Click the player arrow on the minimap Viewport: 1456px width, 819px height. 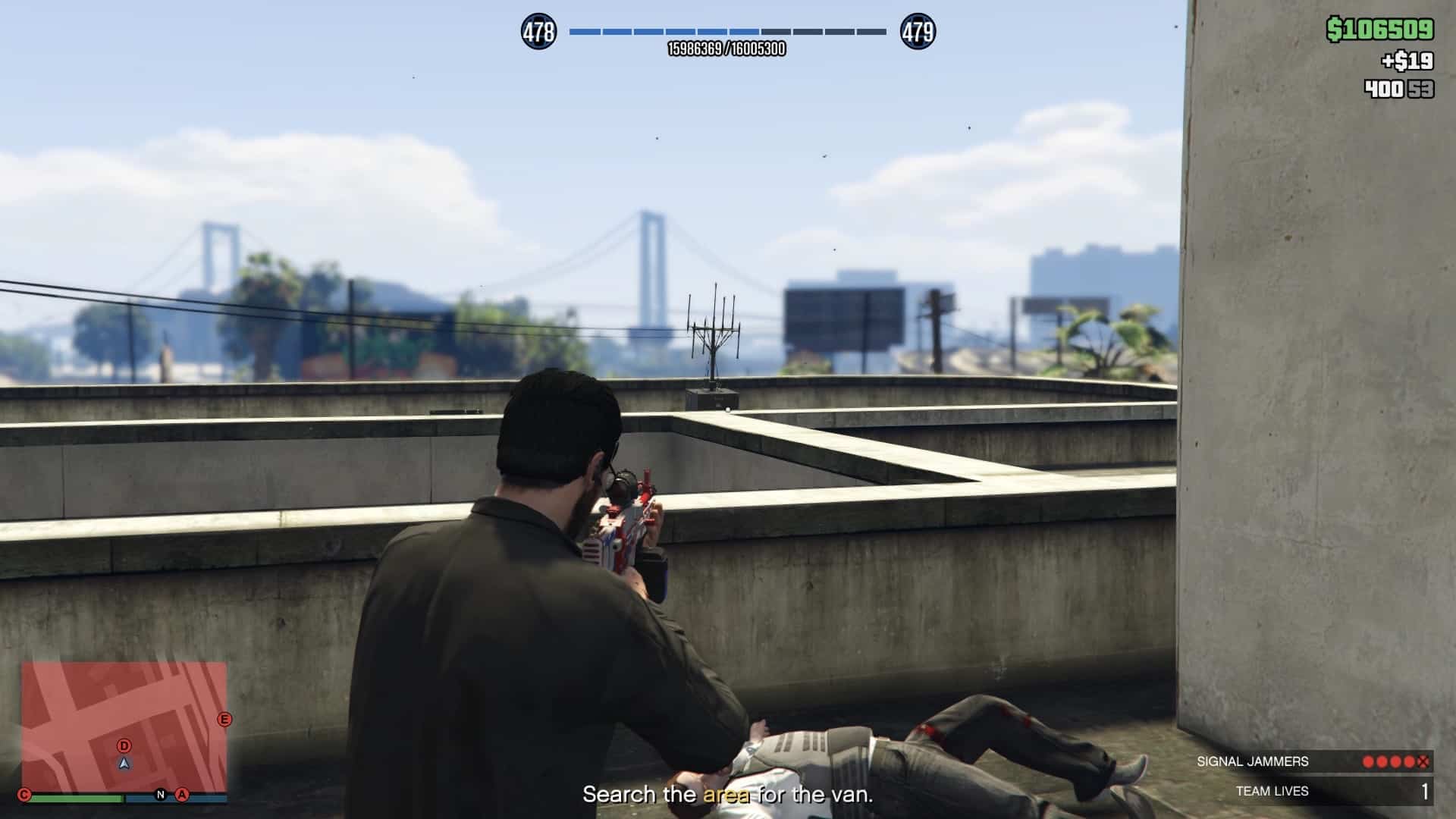coord(125,764)
